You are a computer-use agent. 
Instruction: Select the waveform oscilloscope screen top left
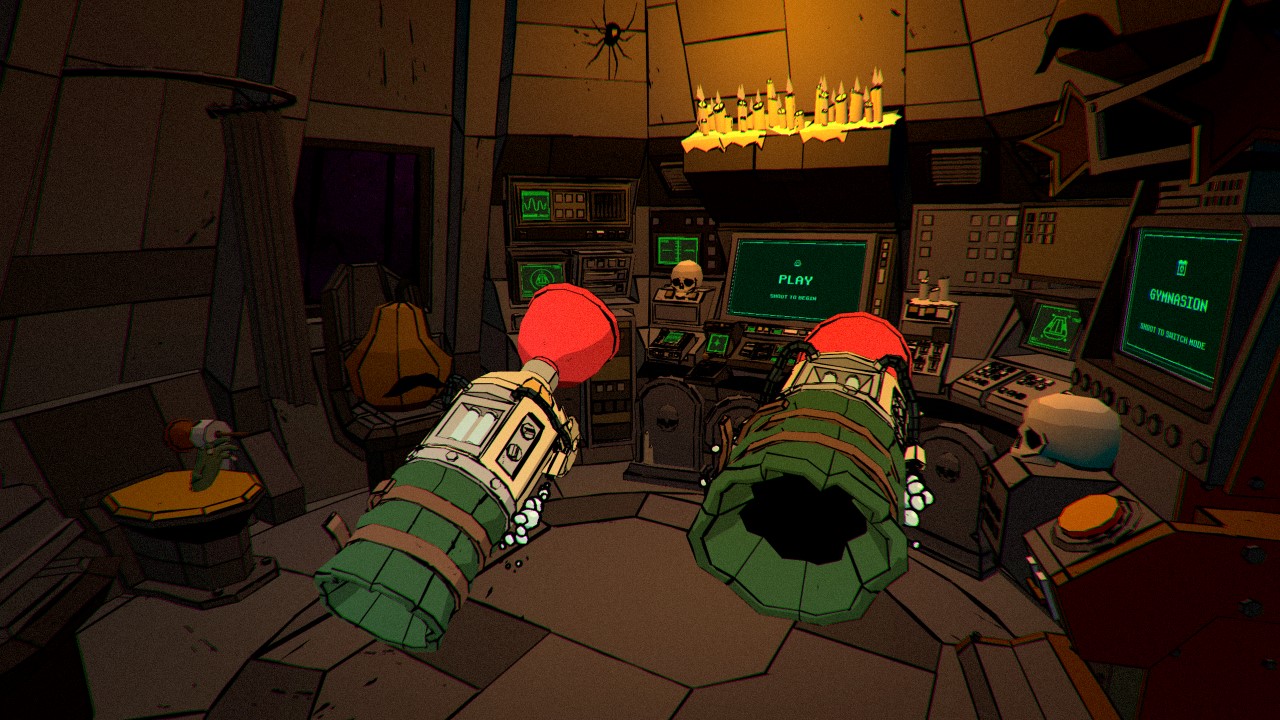click(534, 204)
